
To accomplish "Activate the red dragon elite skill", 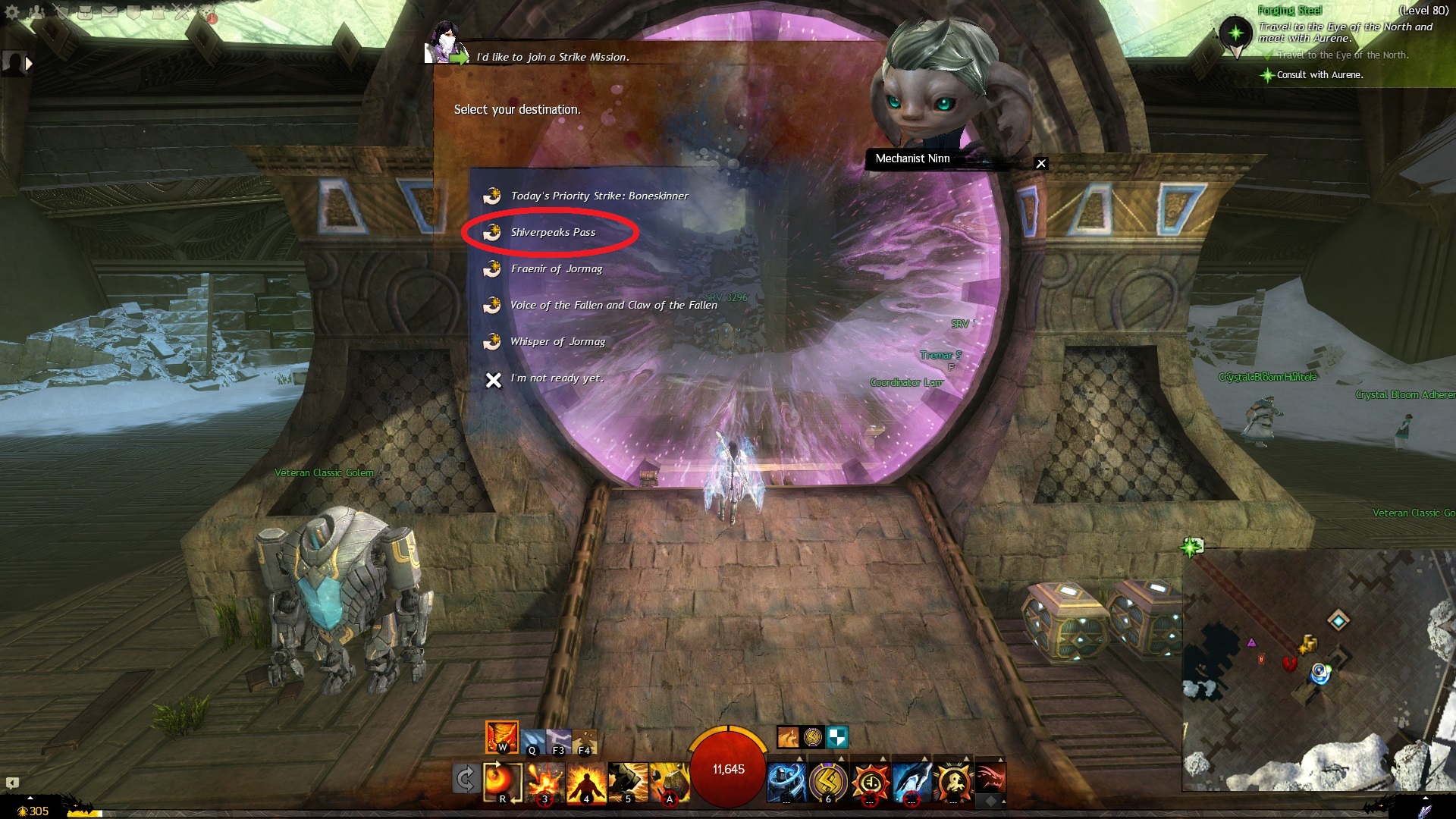I will click(x=990, y=779).
